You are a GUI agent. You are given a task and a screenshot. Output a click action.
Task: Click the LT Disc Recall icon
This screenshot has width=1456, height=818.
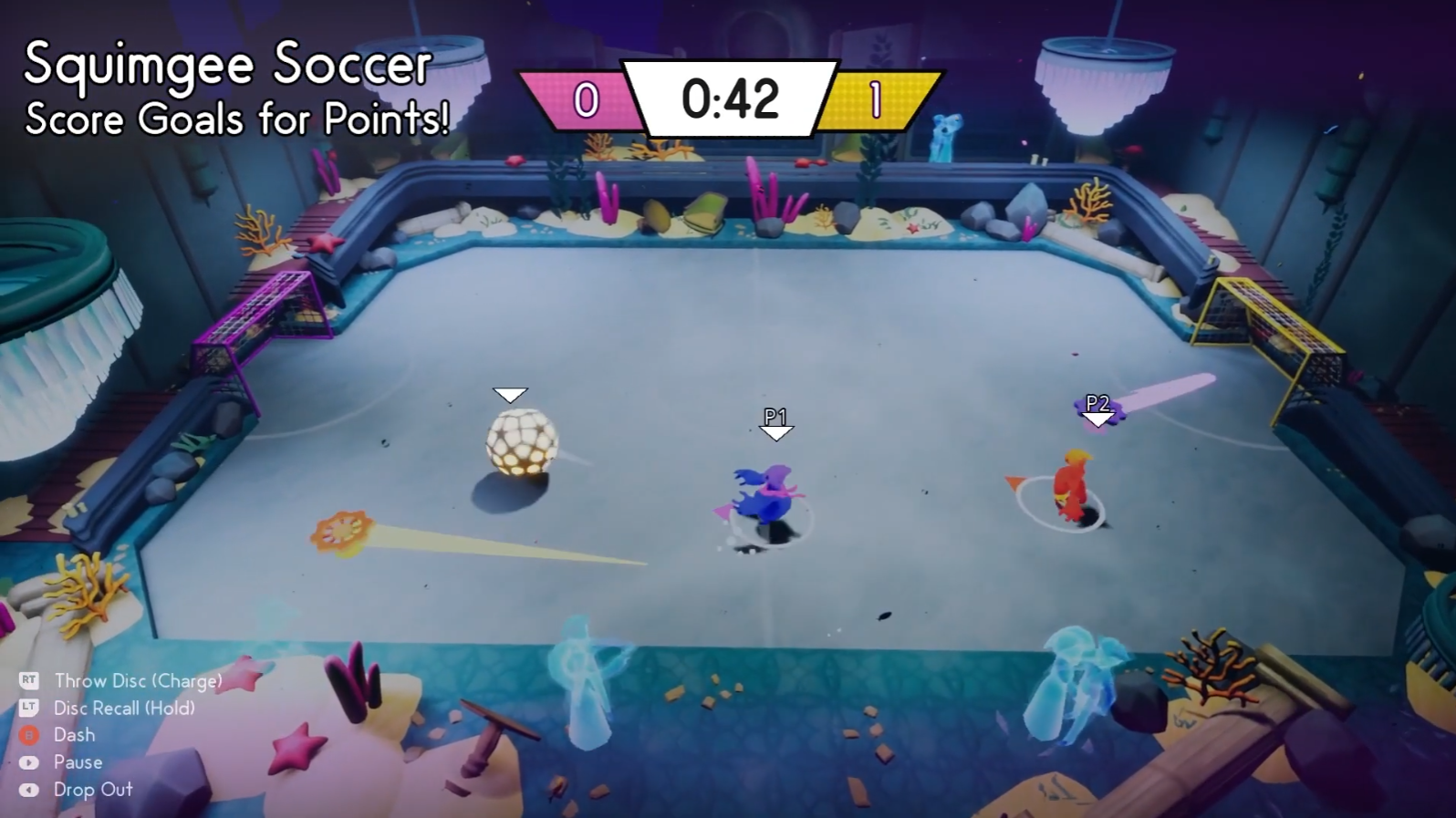[27, 708]
